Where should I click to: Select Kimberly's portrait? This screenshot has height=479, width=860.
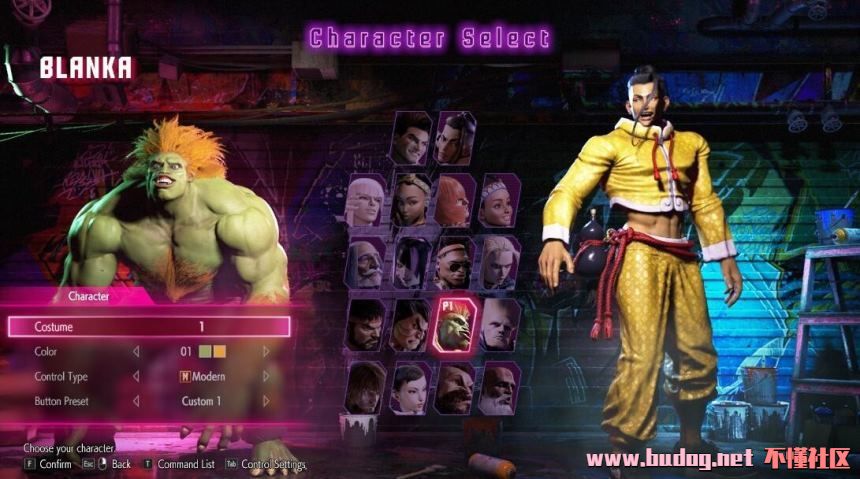pos(411,201)
